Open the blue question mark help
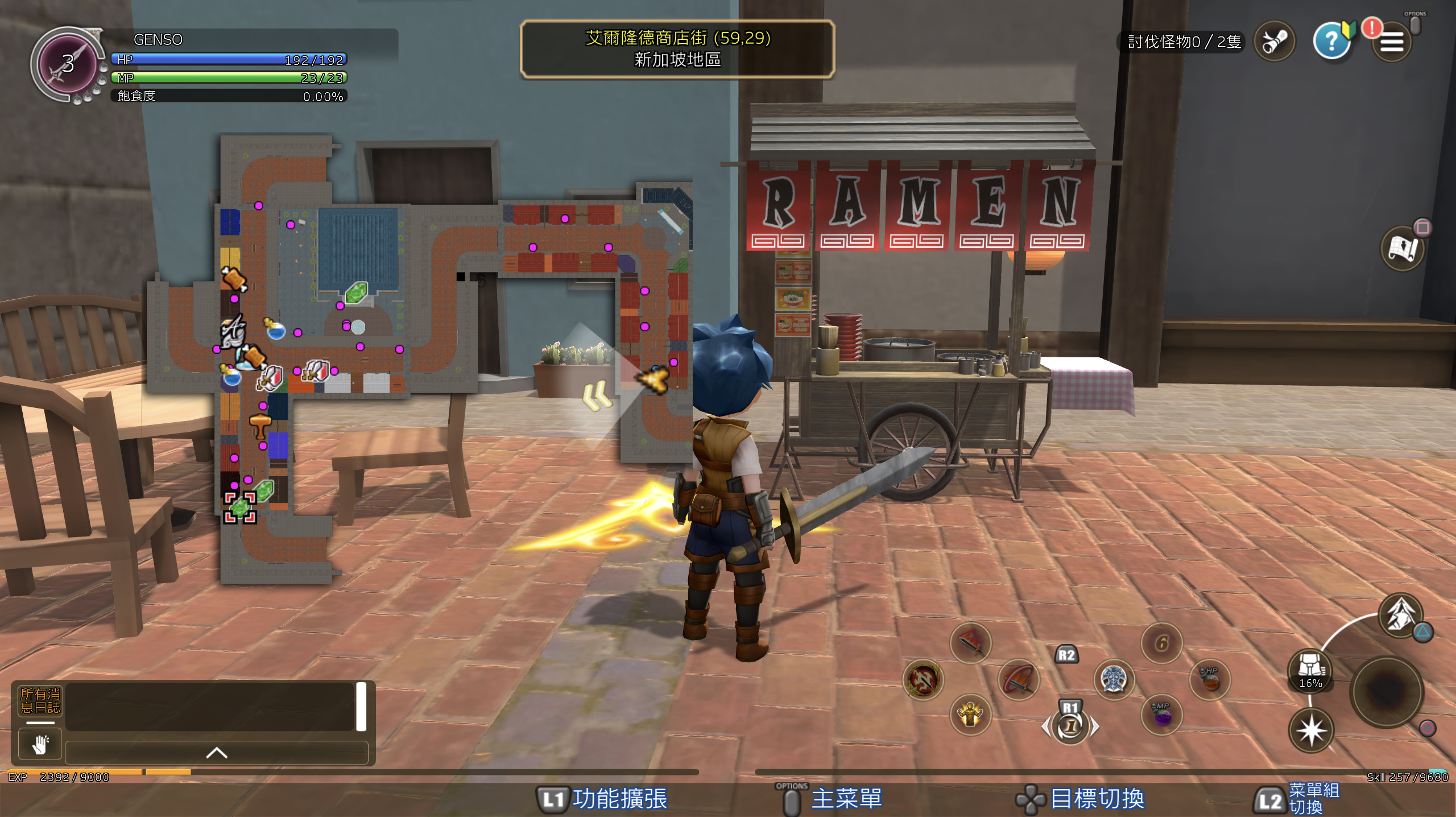The image size is (1456, 817). coord(1332,41)
